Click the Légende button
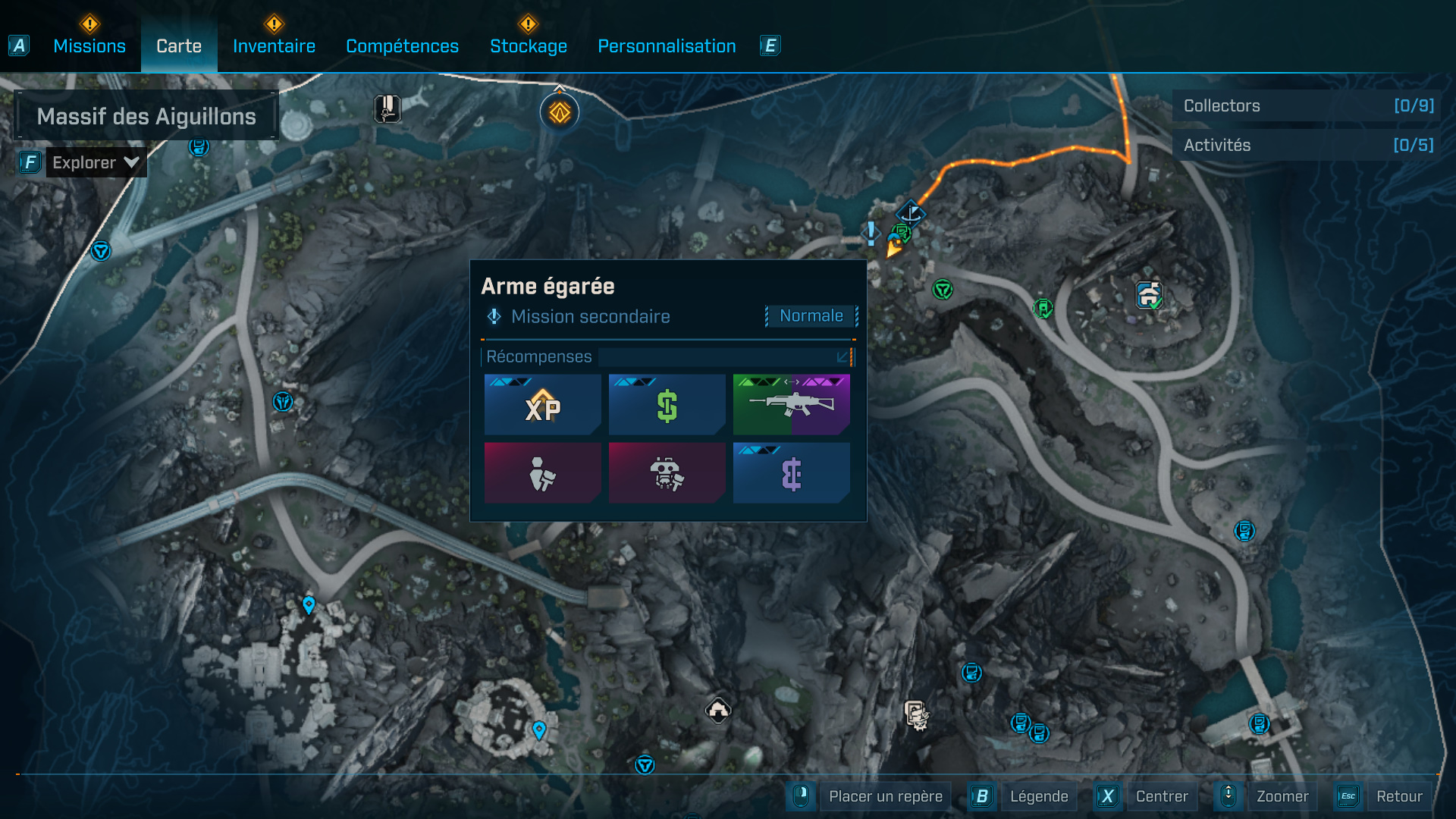 pyautogui.click(x=1038, y=796)
